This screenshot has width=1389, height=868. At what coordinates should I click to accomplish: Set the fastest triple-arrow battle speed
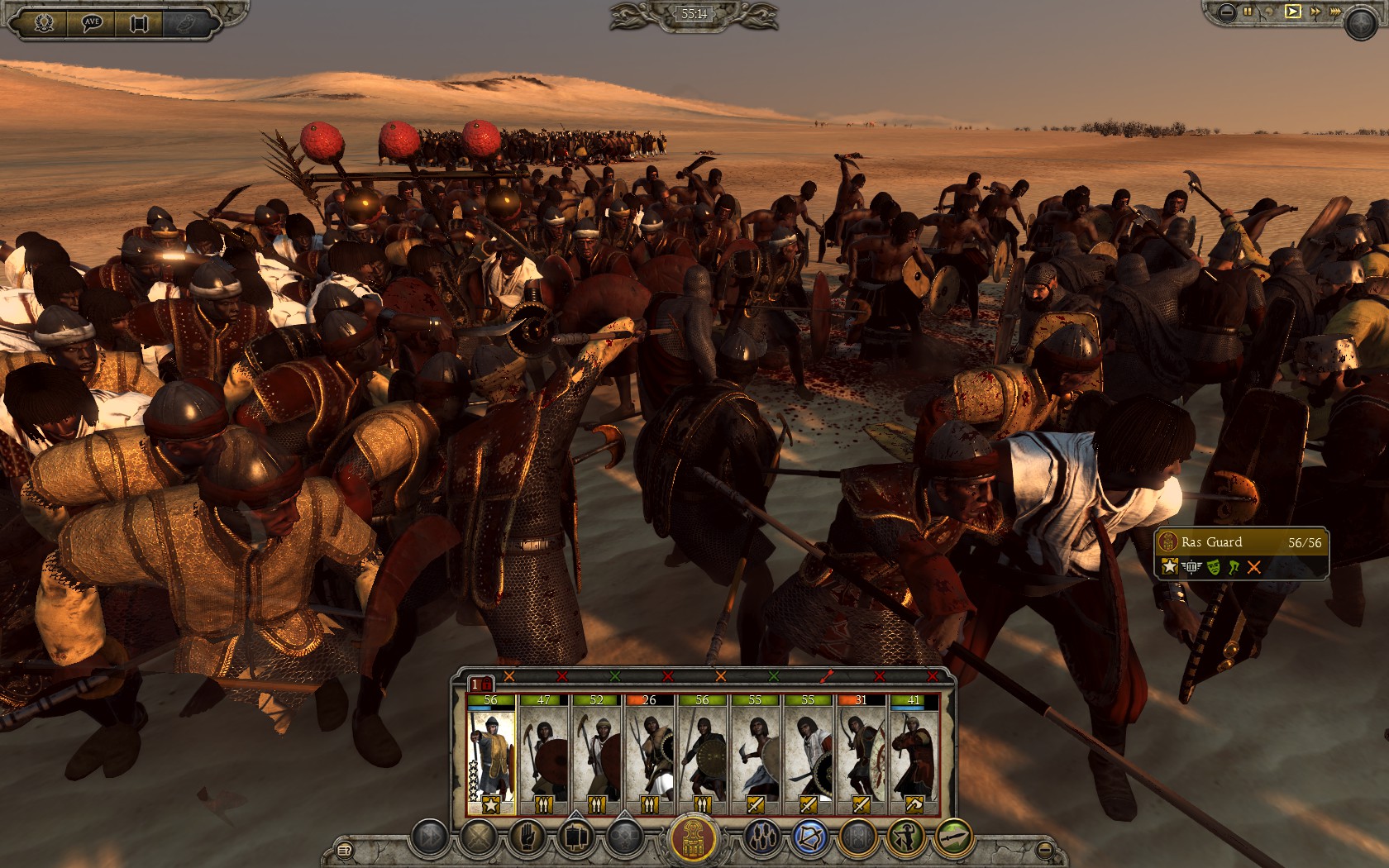1335,12
